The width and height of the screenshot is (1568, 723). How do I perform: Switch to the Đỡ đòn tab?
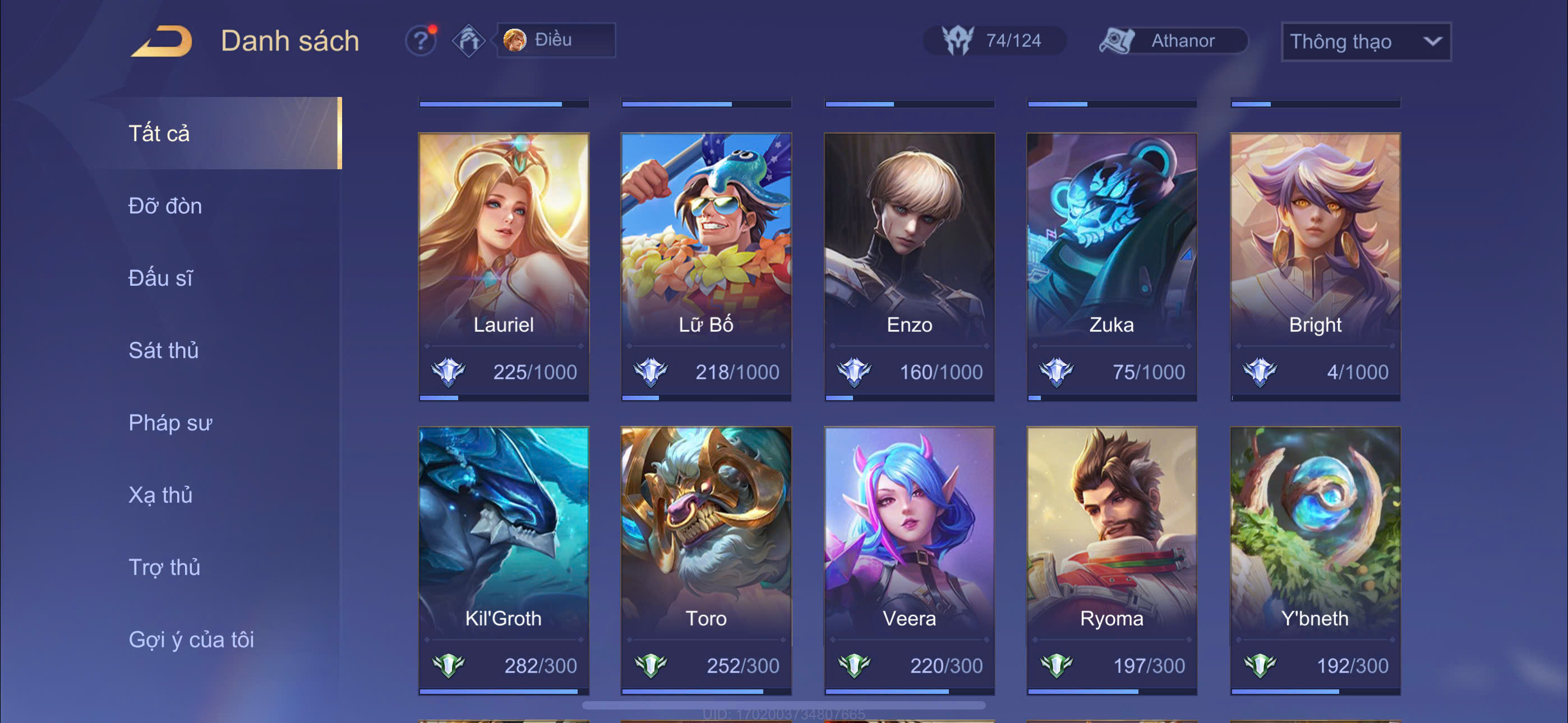pyautogui.click(x=165, y=206)
